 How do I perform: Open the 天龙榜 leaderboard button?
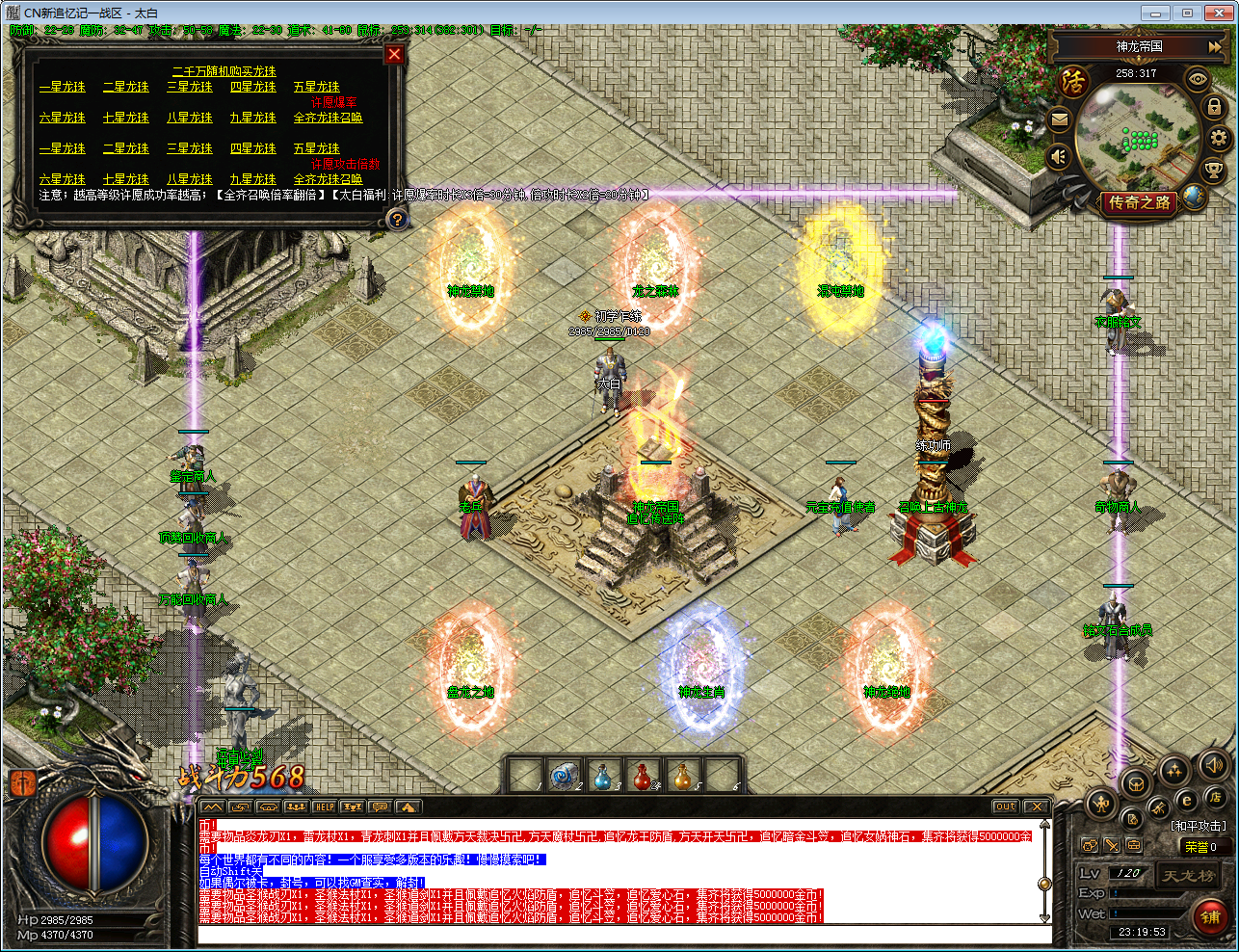[x=1188, y=876]
